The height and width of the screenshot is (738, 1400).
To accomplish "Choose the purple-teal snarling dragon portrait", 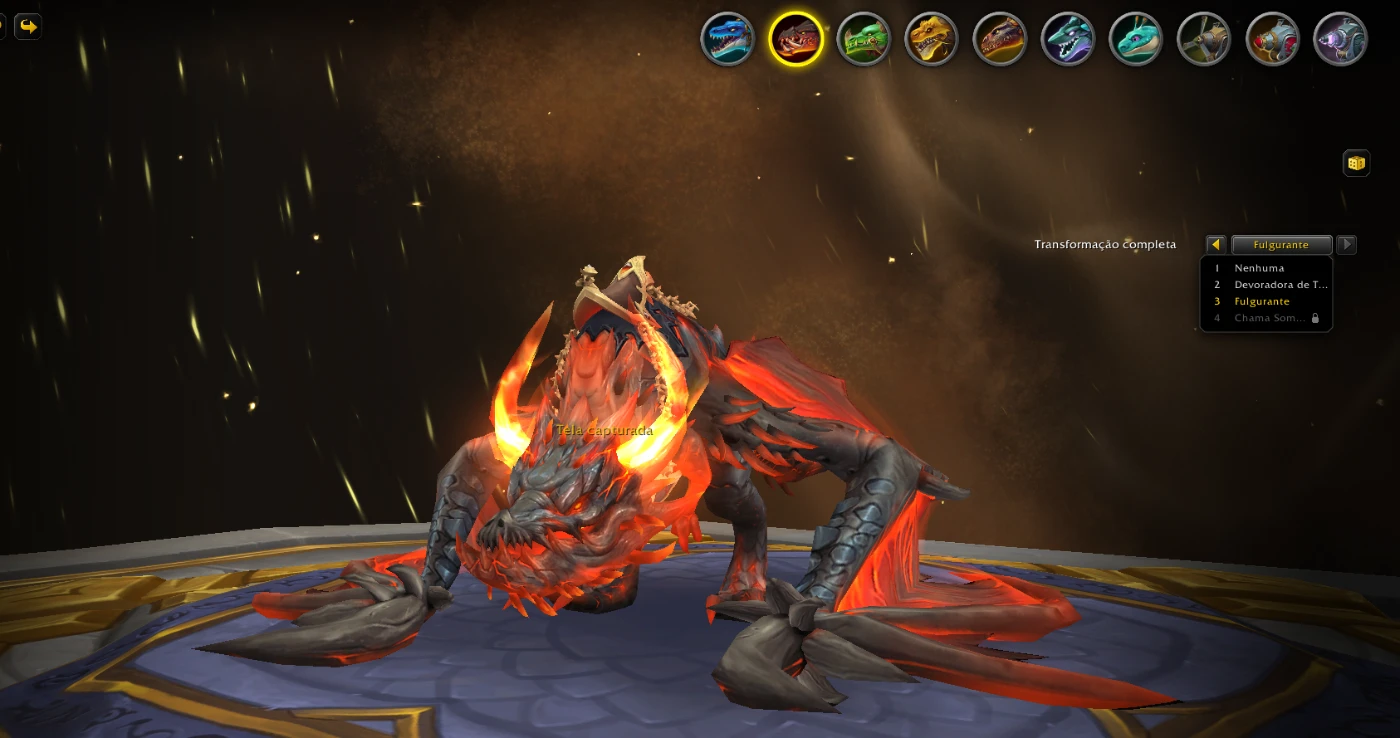I will 1068,39.
